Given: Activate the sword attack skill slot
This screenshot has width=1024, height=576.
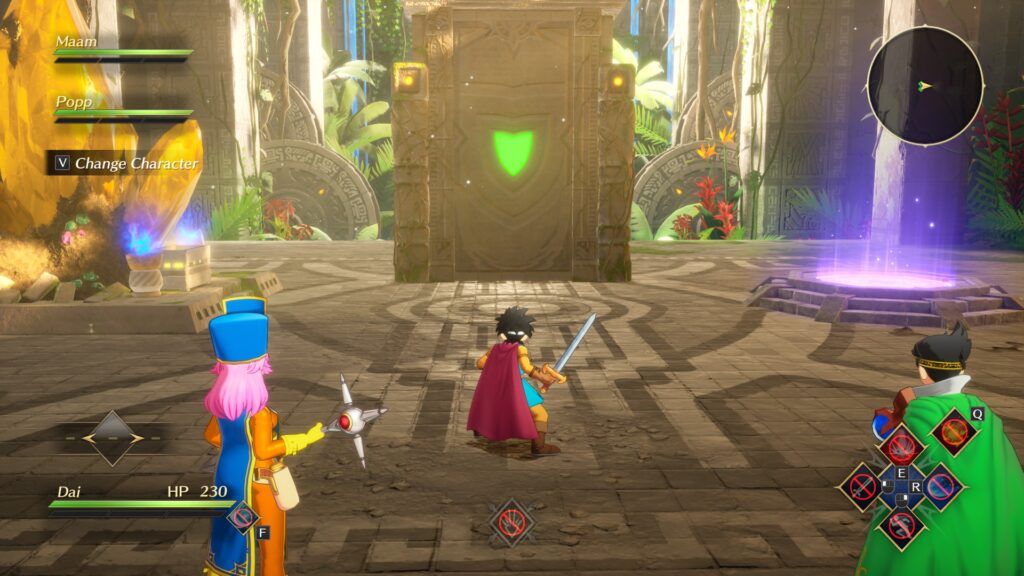Looking at the screenshot, I should click(863, 487).
